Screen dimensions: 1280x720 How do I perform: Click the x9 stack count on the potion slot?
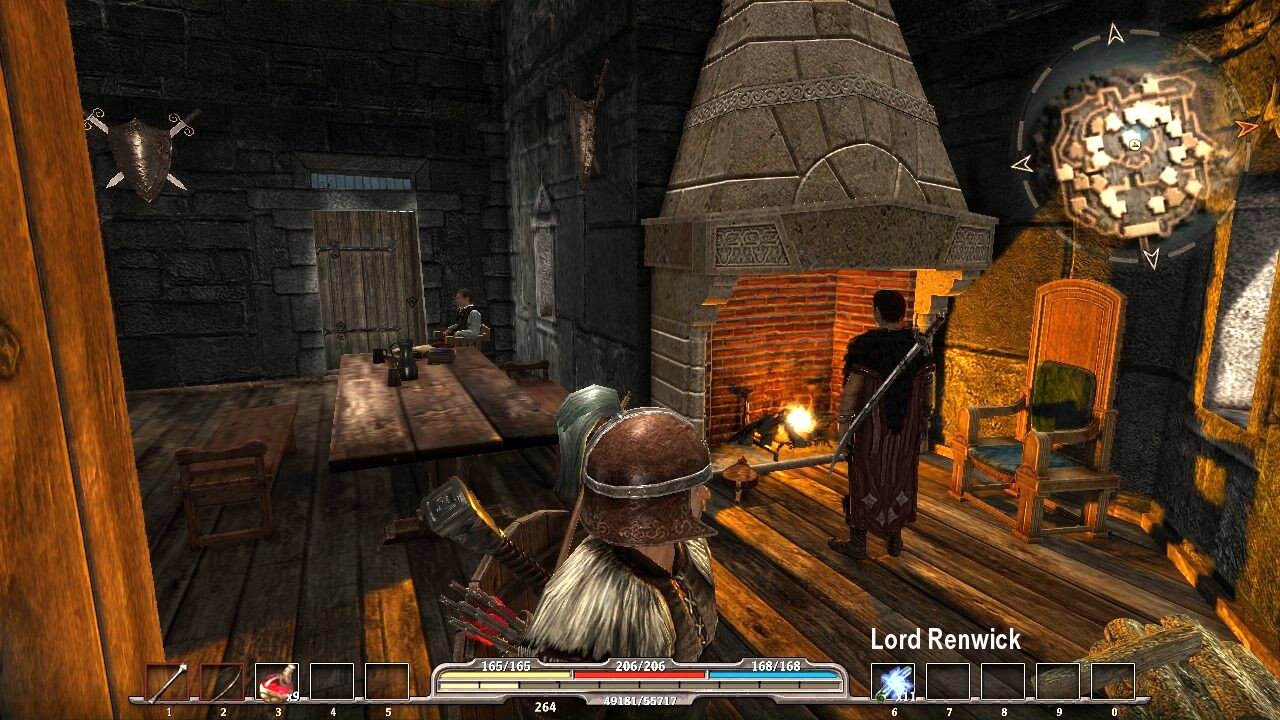291,695
